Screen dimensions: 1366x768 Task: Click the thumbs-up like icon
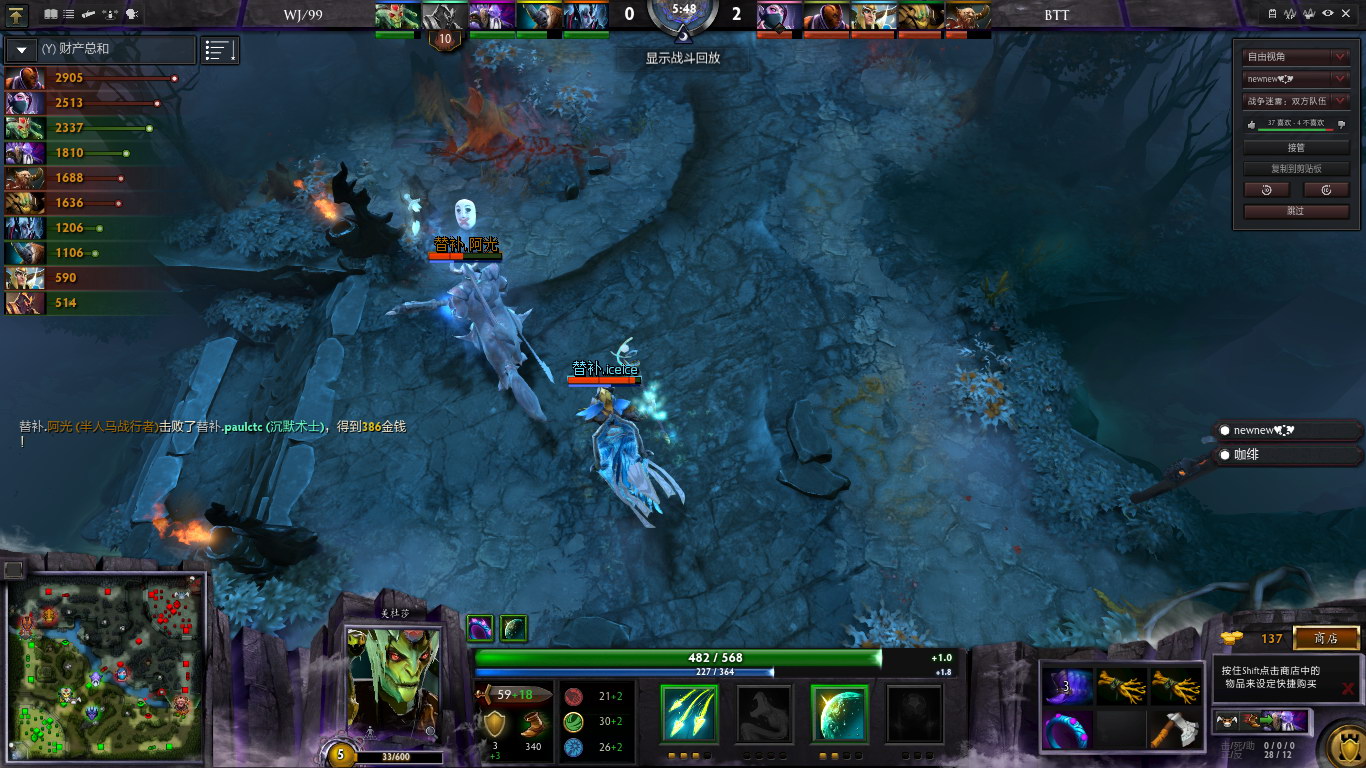click(1251, 125)
